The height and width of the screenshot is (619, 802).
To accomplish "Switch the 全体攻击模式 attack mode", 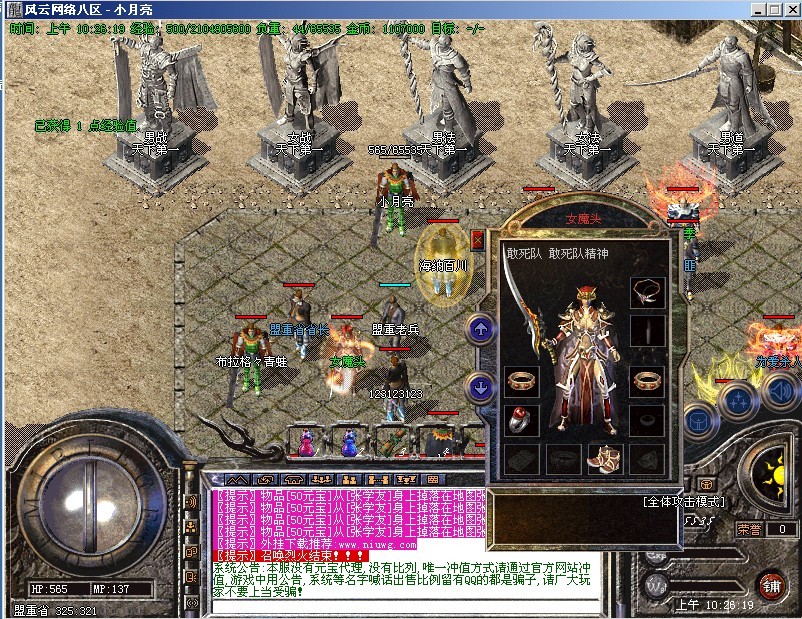I will [x=685, y=501].
